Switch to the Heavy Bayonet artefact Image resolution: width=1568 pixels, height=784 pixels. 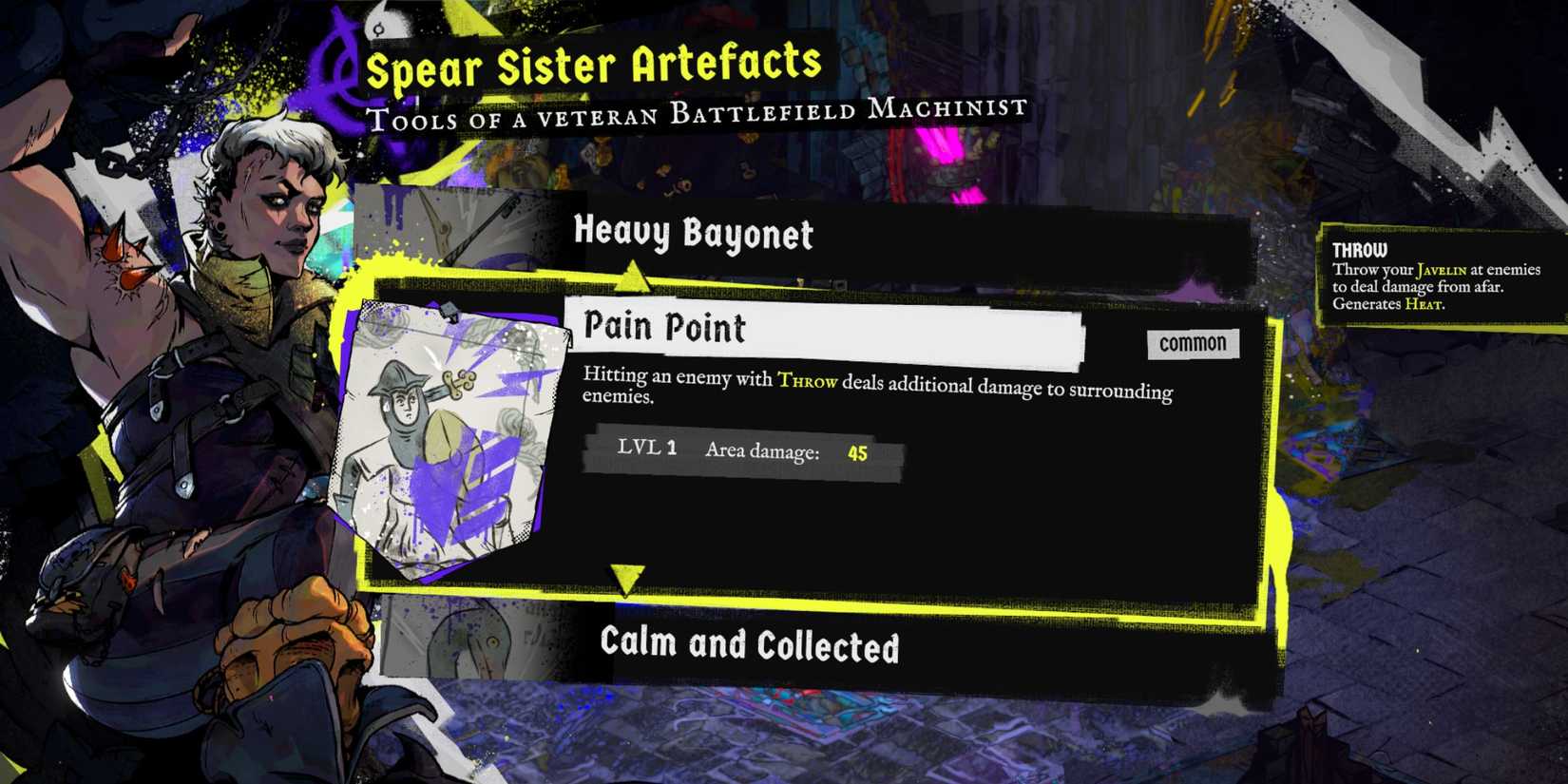click(693, 235)
